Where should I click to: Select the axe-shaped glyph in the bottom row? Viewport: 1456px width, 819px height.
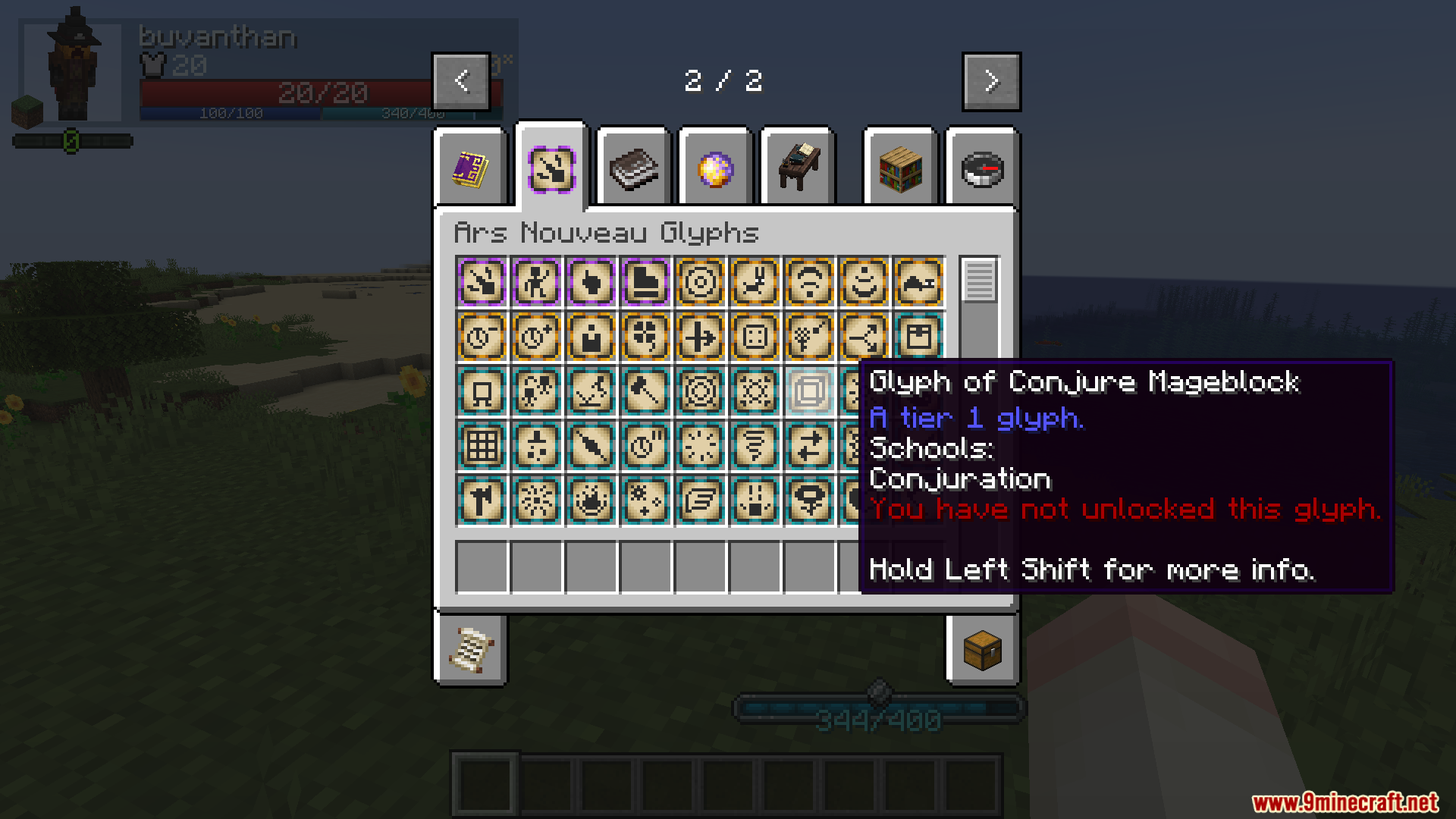[482, 501]
